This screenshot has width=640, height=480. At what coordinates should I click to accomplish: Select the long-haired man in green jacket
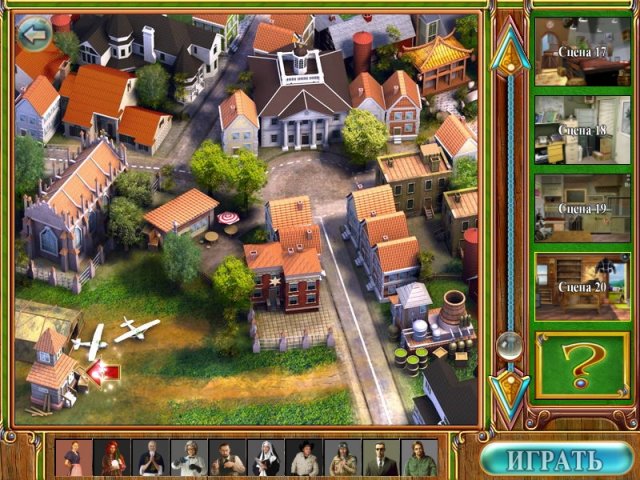point(418,458)
